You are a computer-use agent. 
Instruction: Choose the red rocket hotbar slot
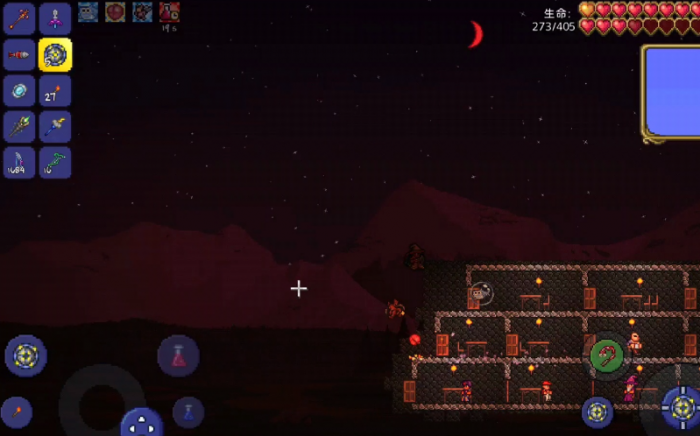(x=19, y=54)
